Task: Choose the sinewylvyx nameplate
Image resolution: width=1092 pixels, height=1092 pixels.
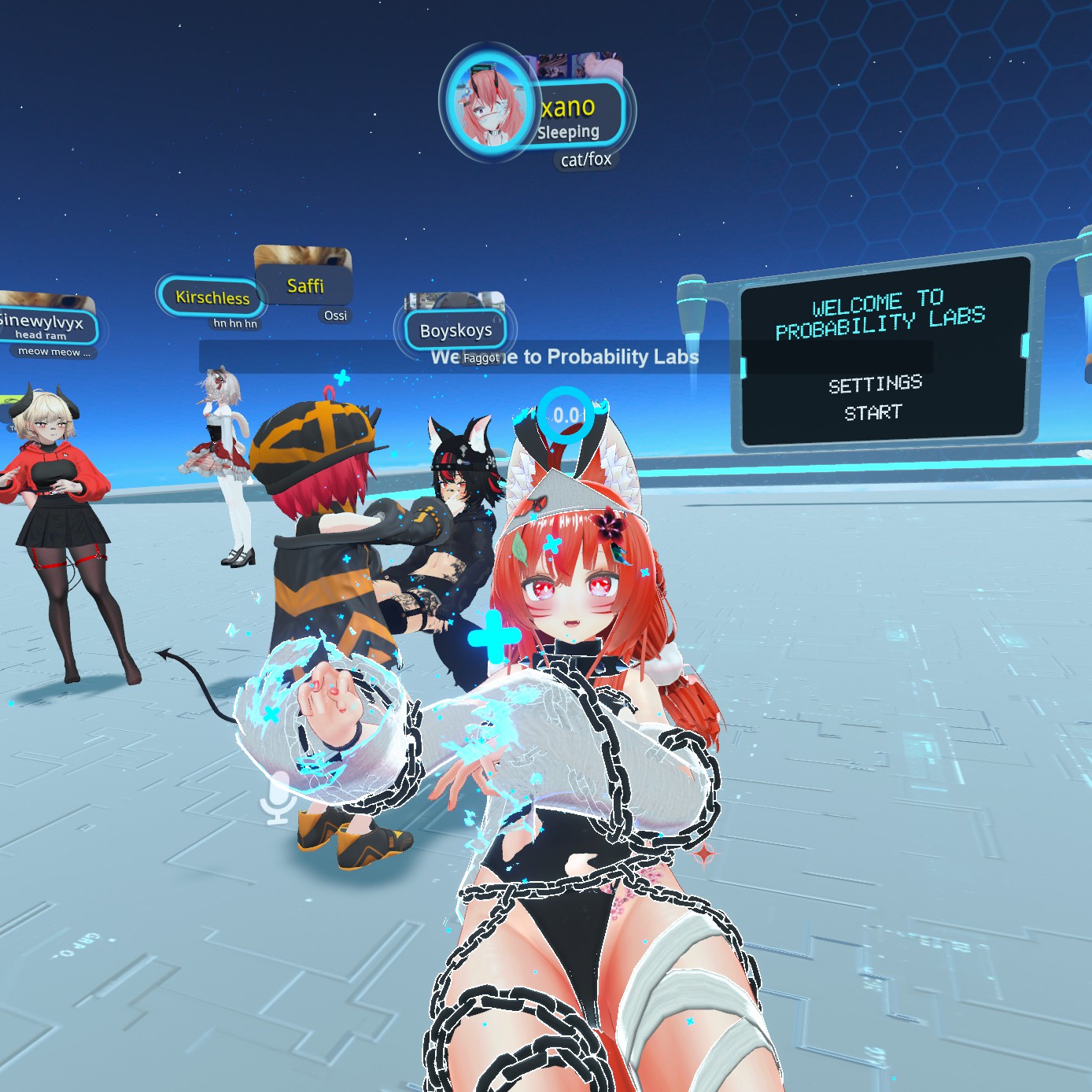Action: click(x=45, y=325)
